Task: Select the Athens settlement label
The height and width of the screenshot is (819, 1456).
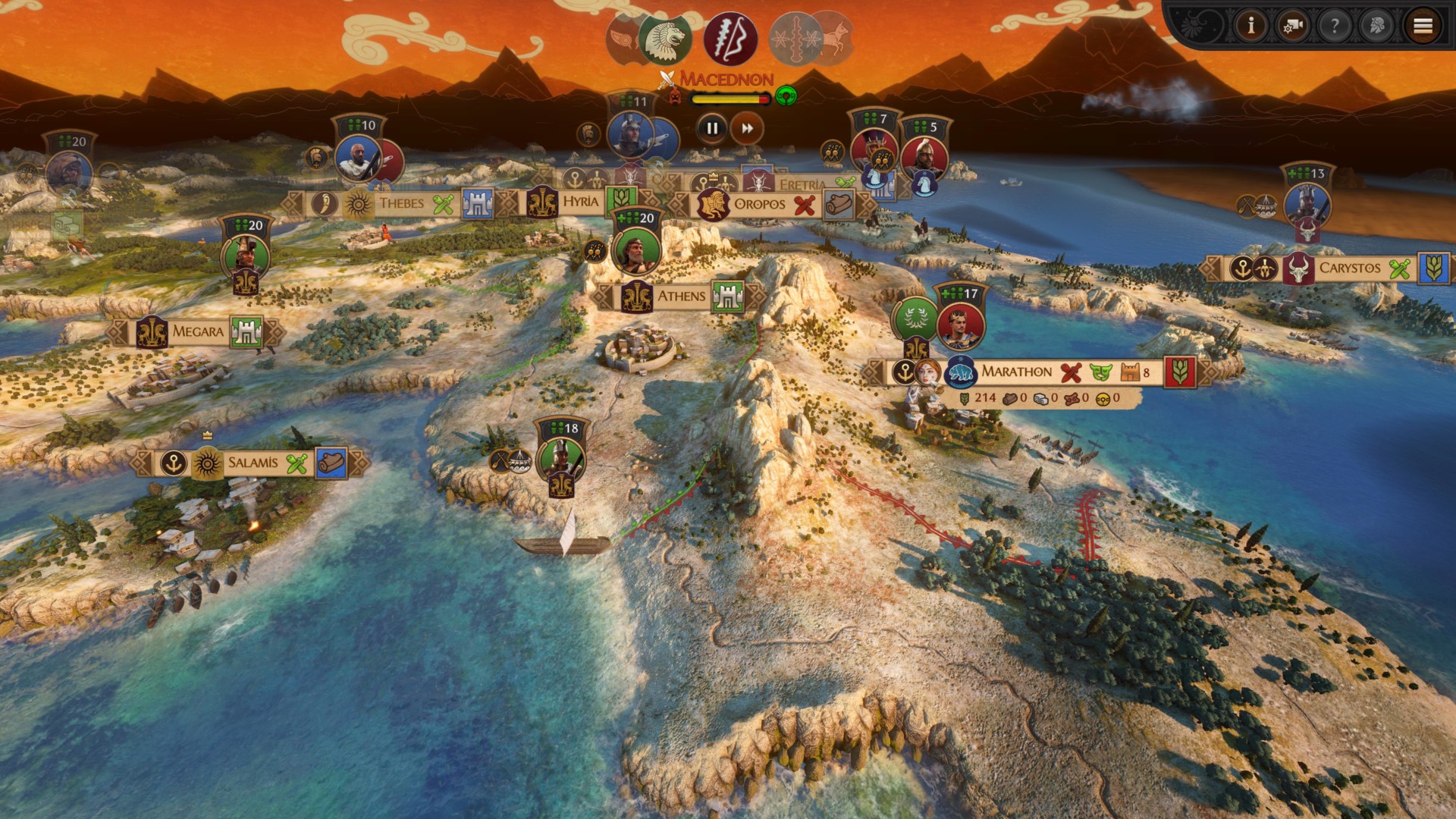Action: pyautogui.click(x=680, y=297)
